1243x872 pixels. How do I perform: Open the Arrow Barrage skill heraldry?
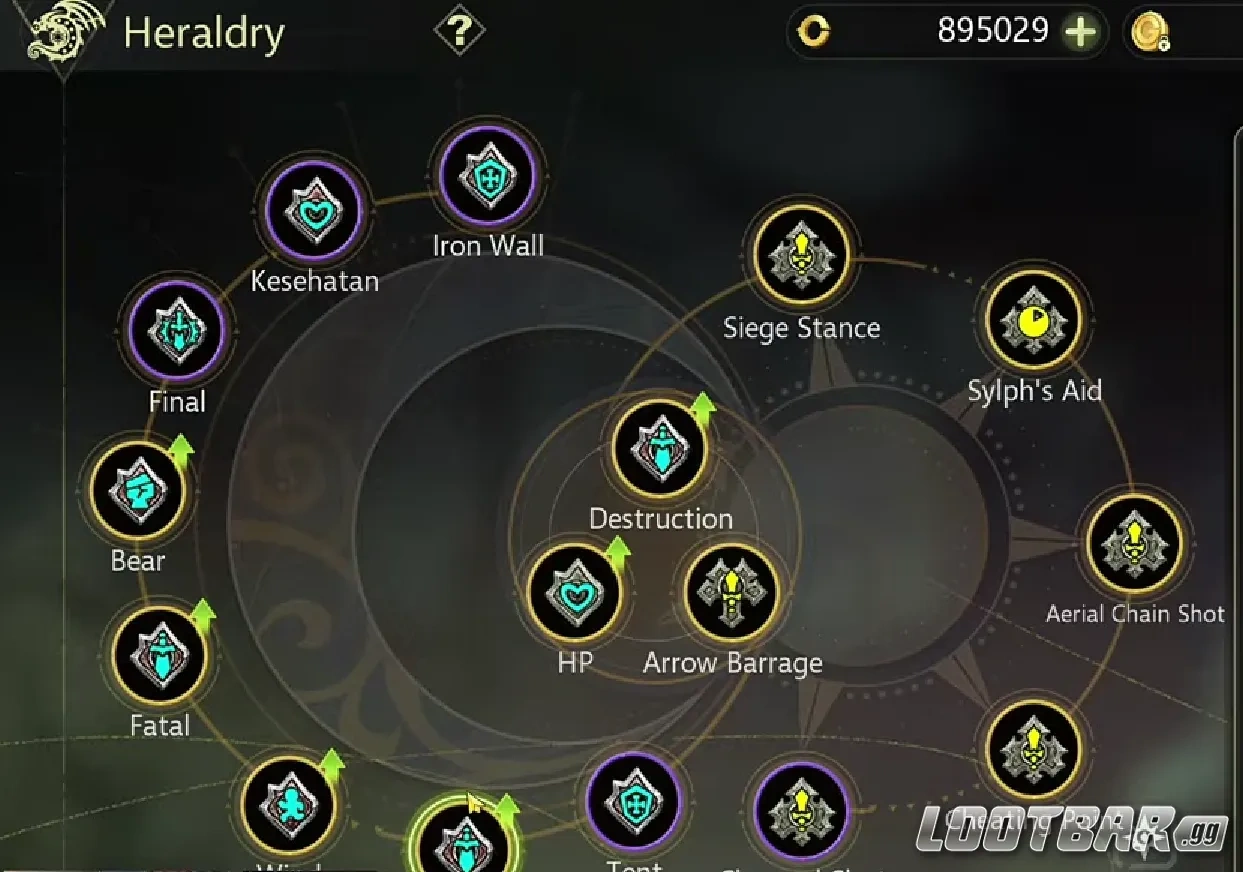click(x=732, y=593)
